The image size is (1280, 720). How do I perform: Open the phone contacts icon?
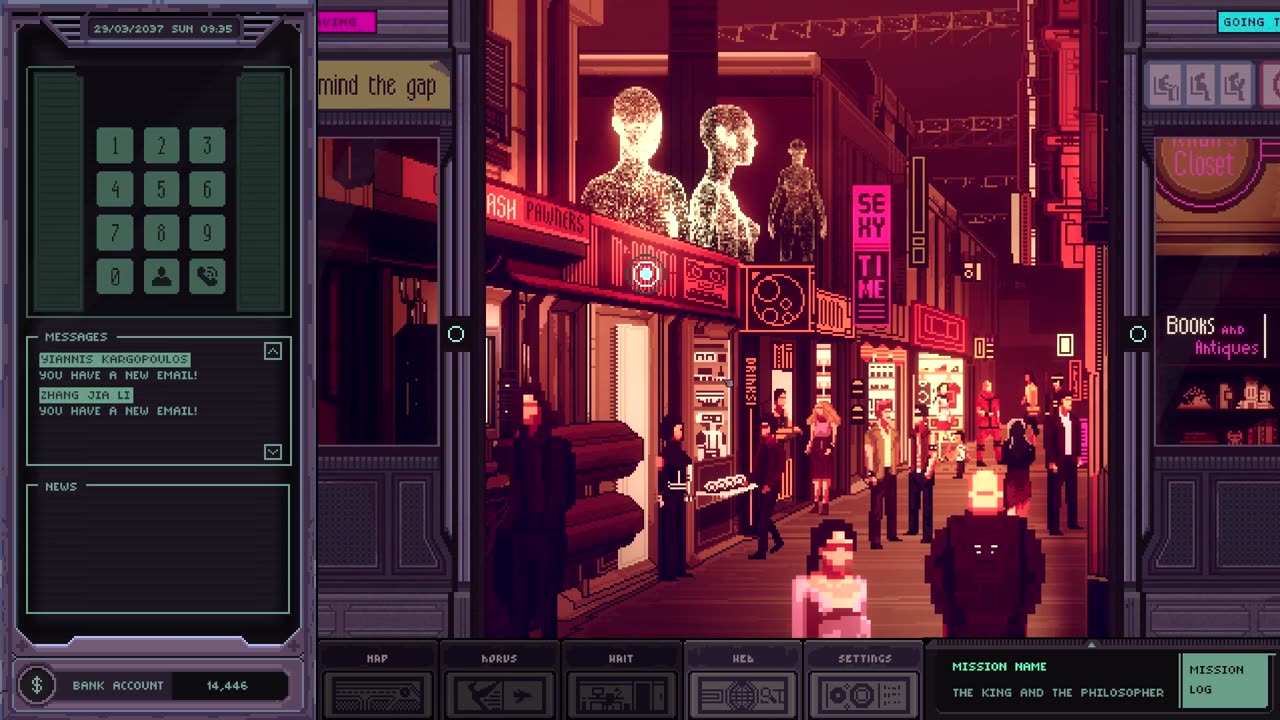click(x=161, y=276)
